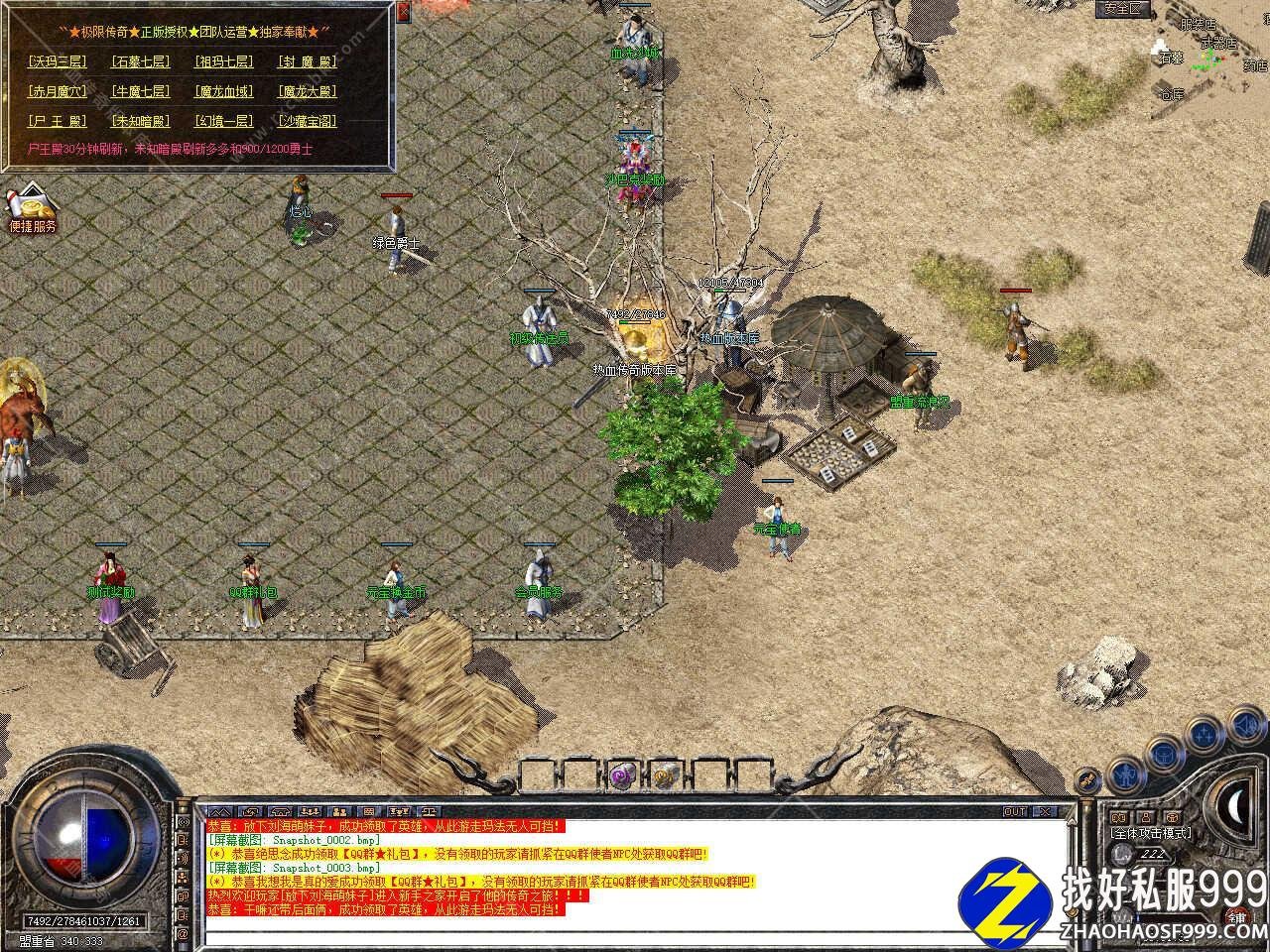Use the scroll item in the hotbar
1270x952 pixels.
tap(665, 774)
